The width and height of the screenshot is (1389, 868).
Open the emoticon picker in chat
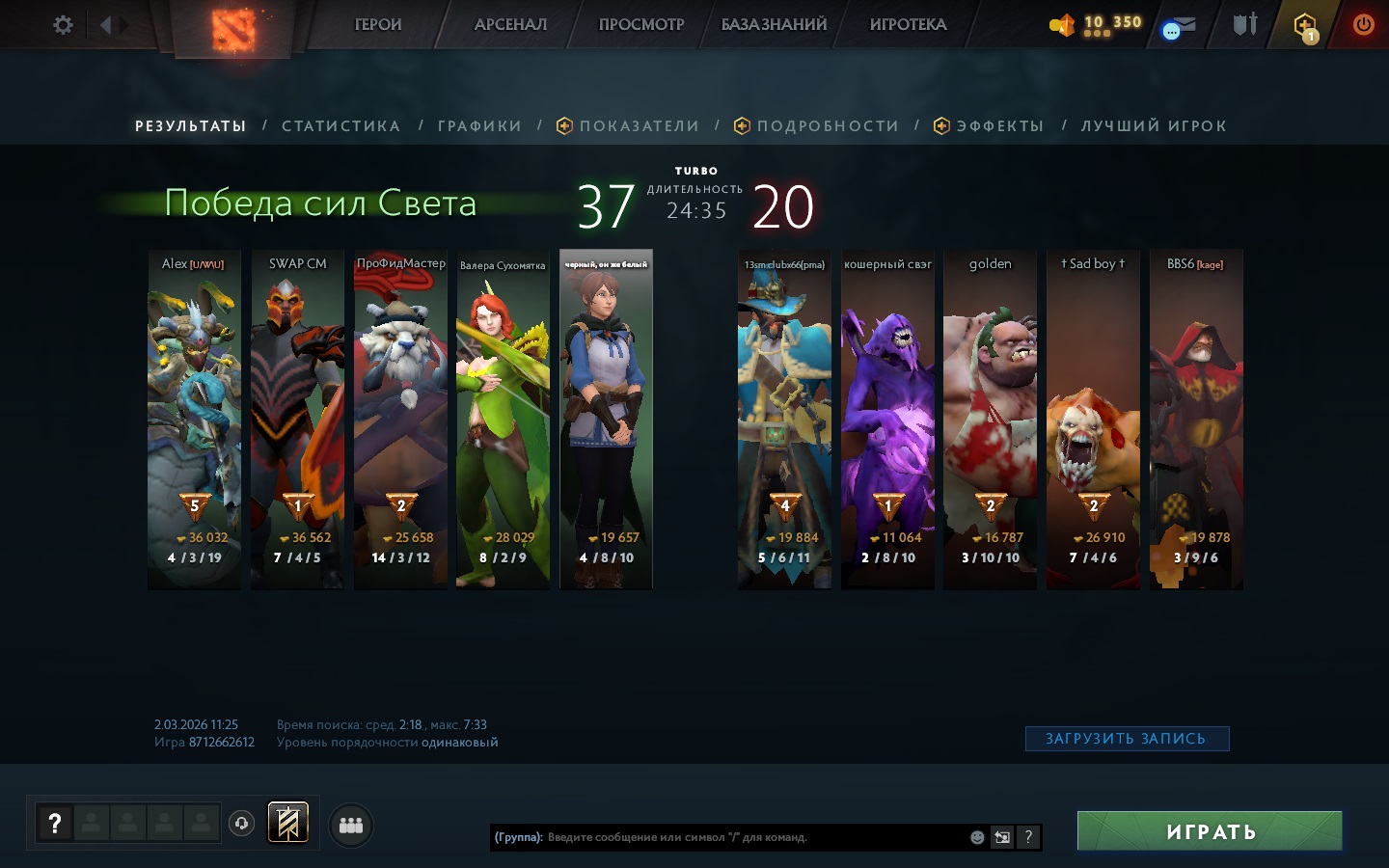(977, 837)
